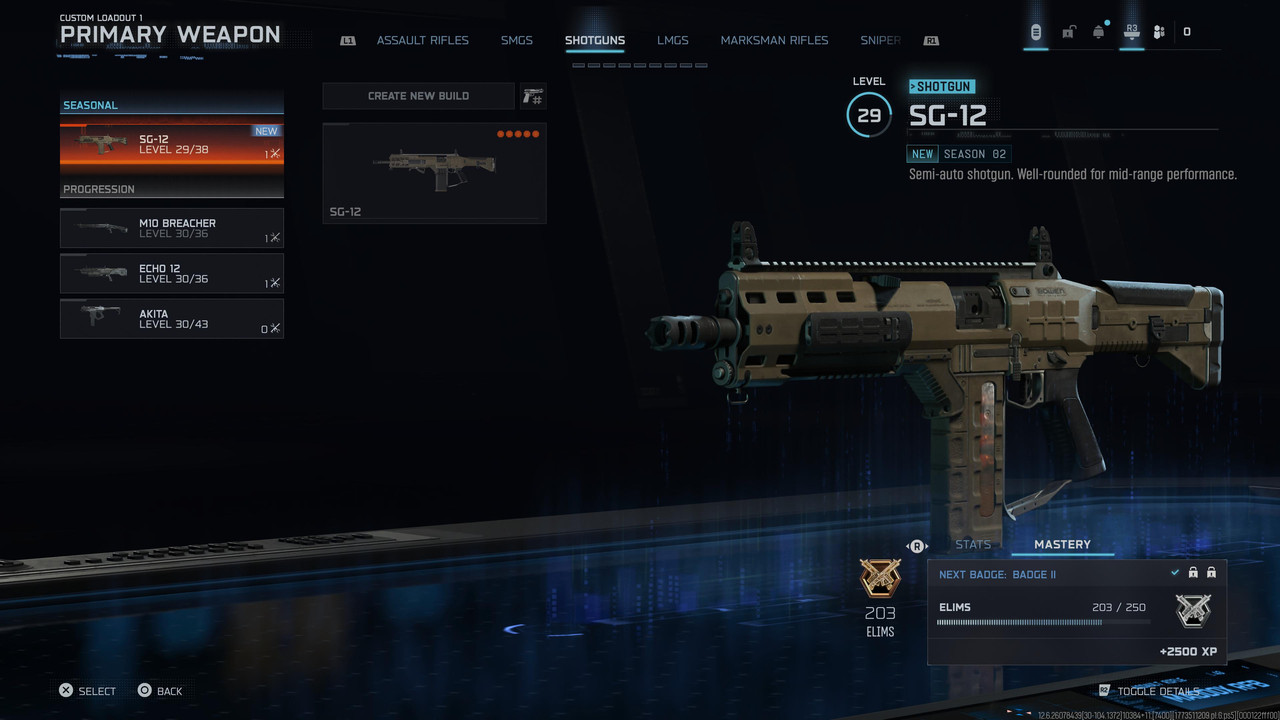
Task: Open the social friends icon
Action: coord(1159,32)
